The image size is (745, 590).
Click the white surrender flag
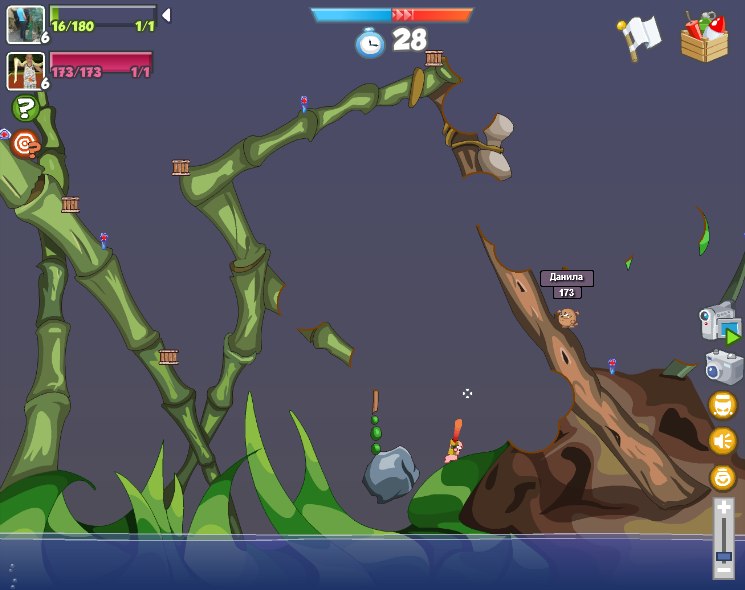click(638, 37)
